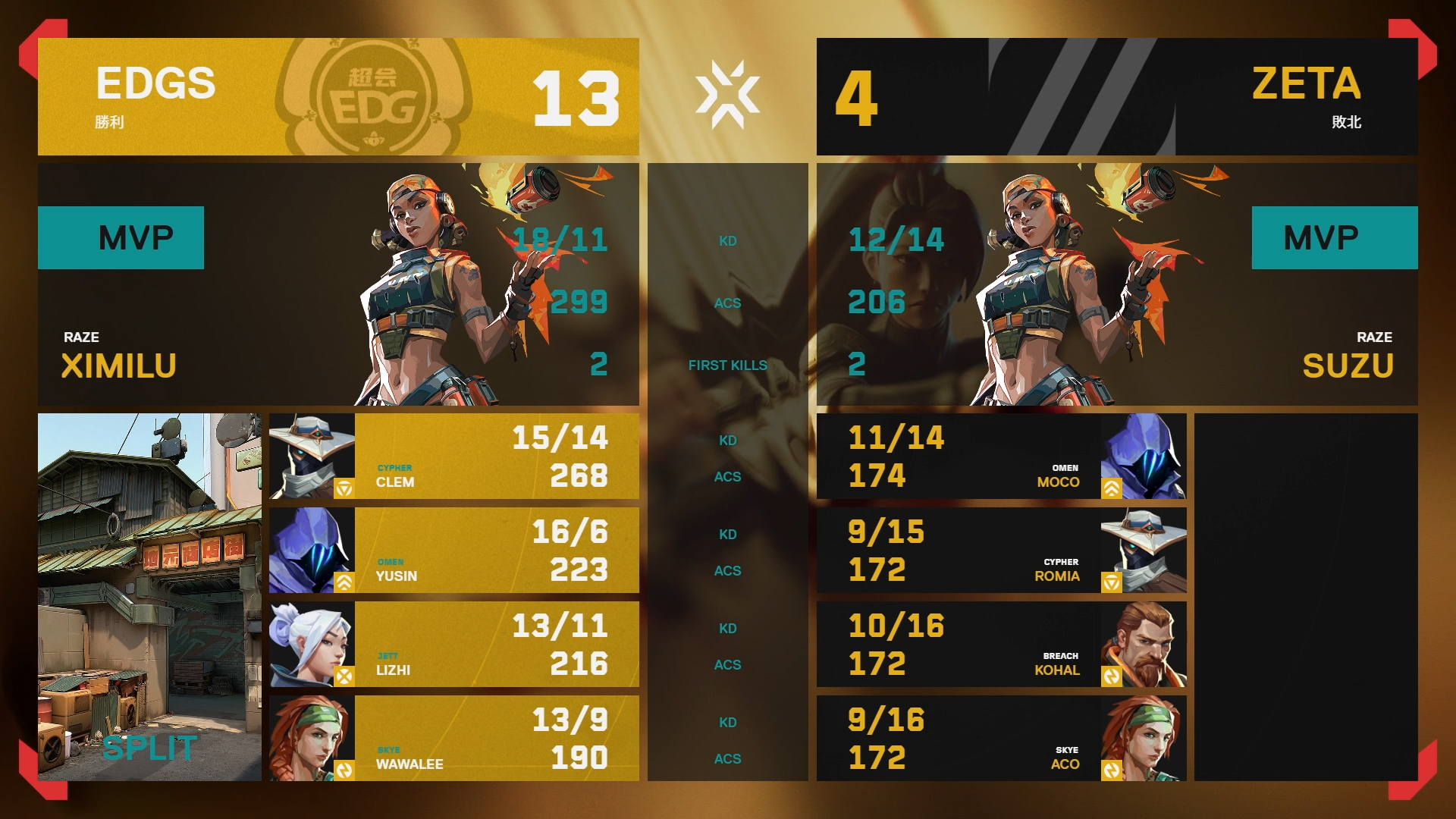The width and height of the screenshot is (1456, 819).
Task: Select ACO's Skye player row
Action: (1001, 739)
